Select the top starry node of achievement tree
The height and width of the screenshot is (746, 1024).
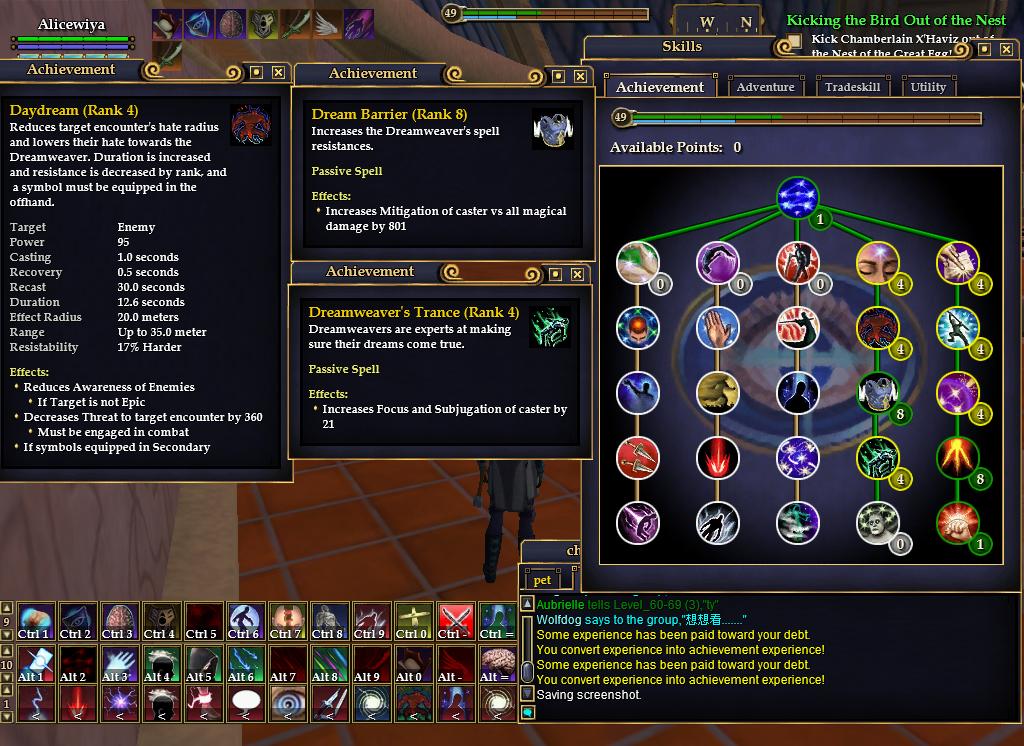(x=797, y=197)
